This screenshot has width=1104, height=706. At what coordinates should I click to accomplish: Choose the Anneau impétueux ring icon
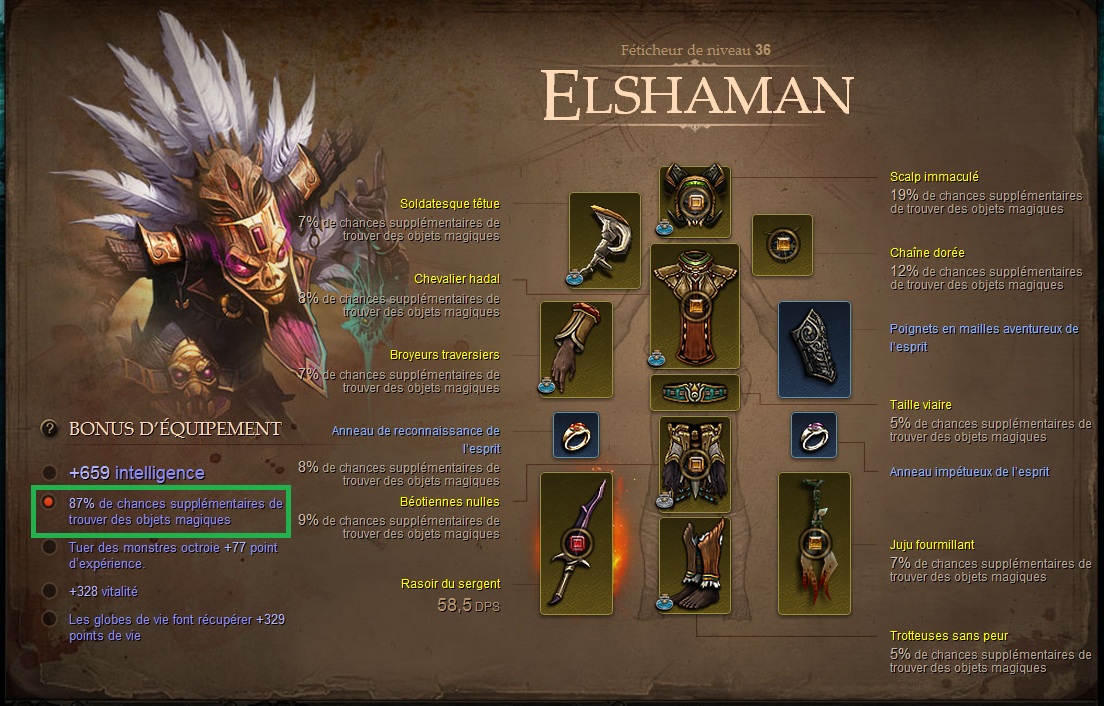tap(813, 435)
